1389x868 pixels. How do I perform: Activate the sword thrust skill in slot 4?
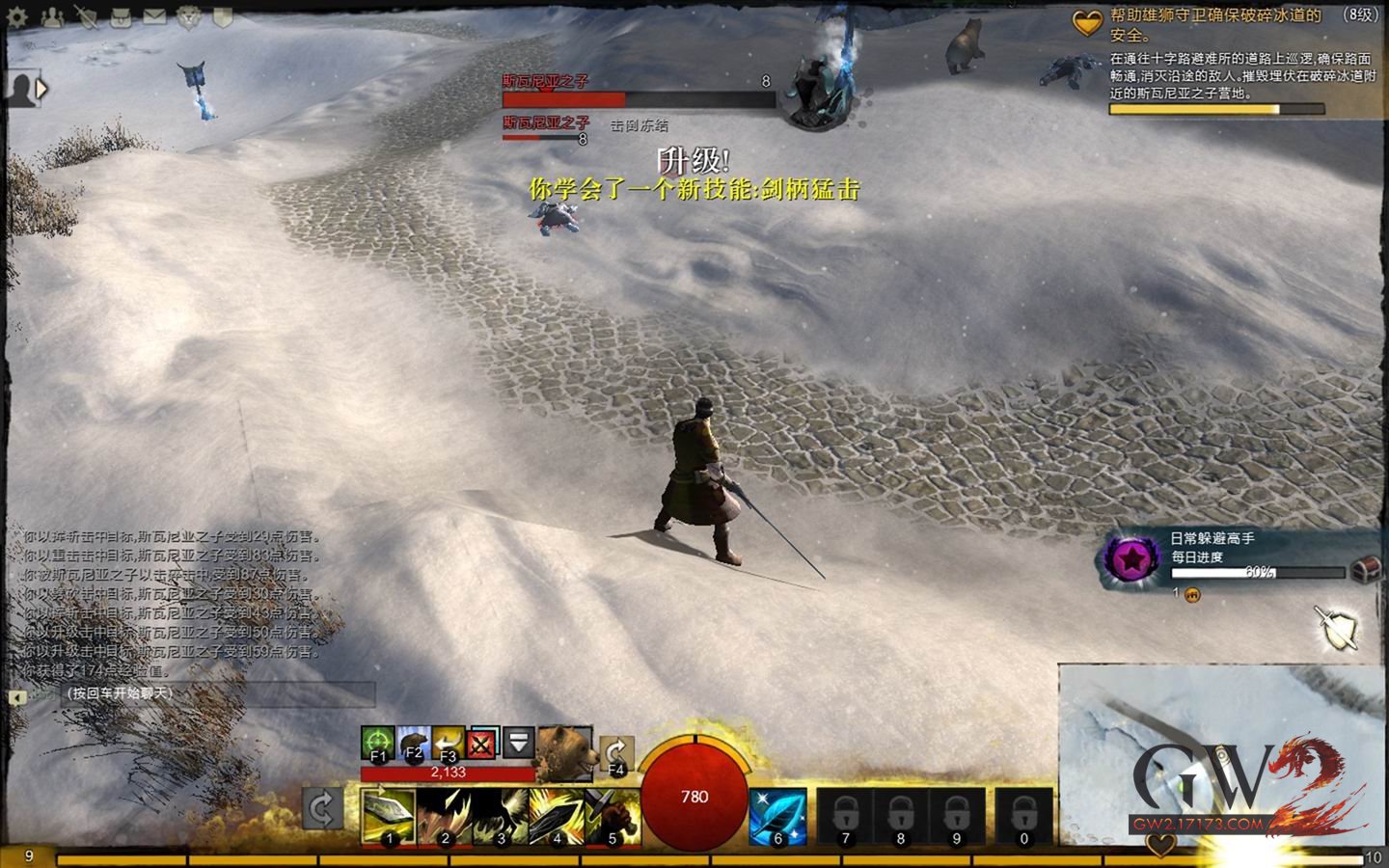tap(557, 816)
